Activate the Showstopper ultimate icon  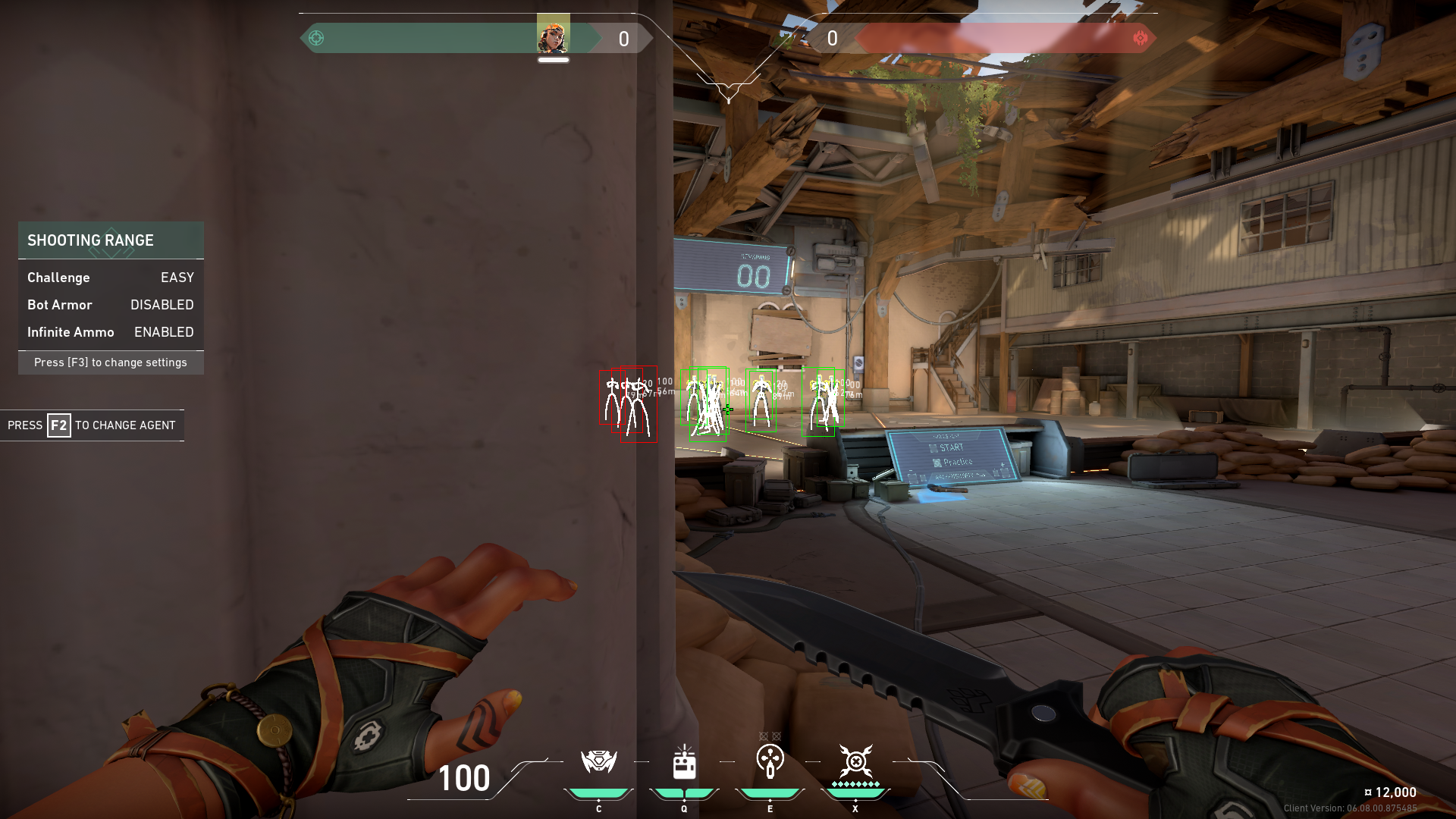(x=855, y=761)
